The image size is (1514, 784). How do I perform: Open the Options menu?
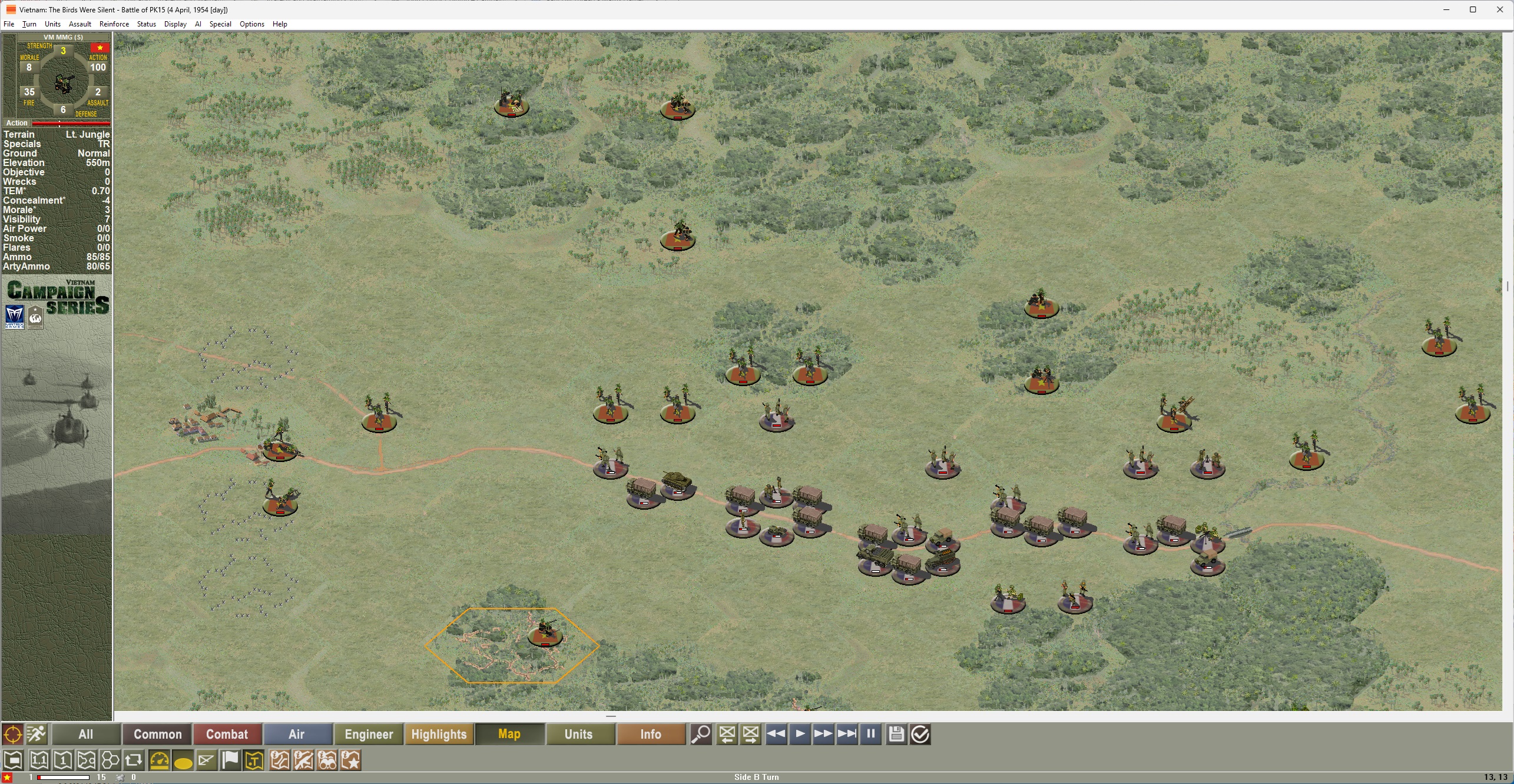tap(252, 24)
